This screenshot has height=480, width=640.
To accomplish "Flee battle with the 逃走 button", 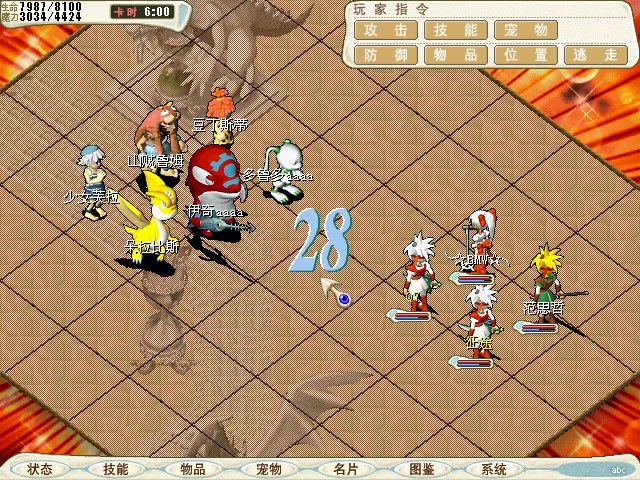I will pos(595,55).
